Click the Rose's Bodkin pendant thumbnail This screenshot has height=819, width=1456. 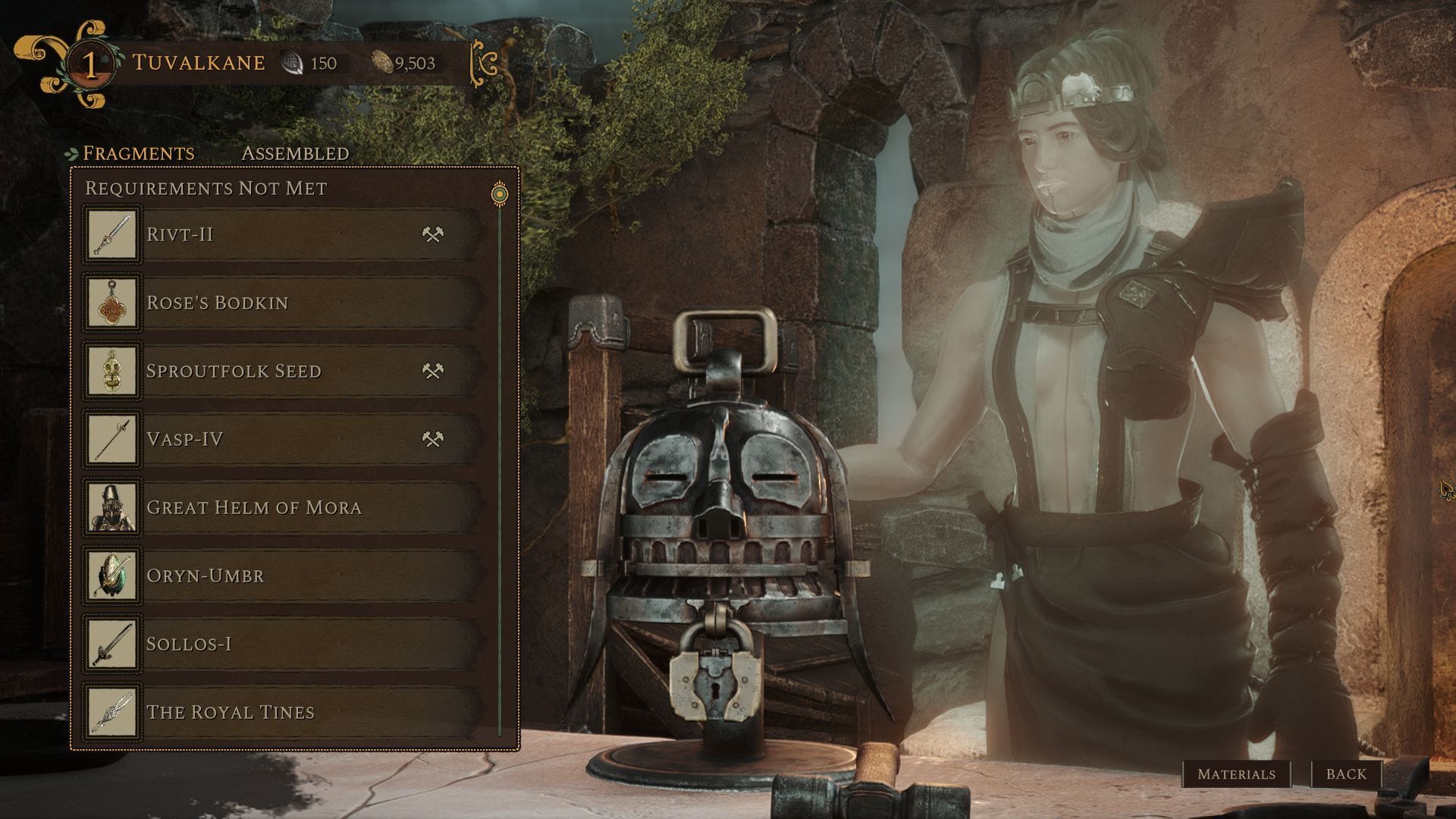[x=111, y=302]
